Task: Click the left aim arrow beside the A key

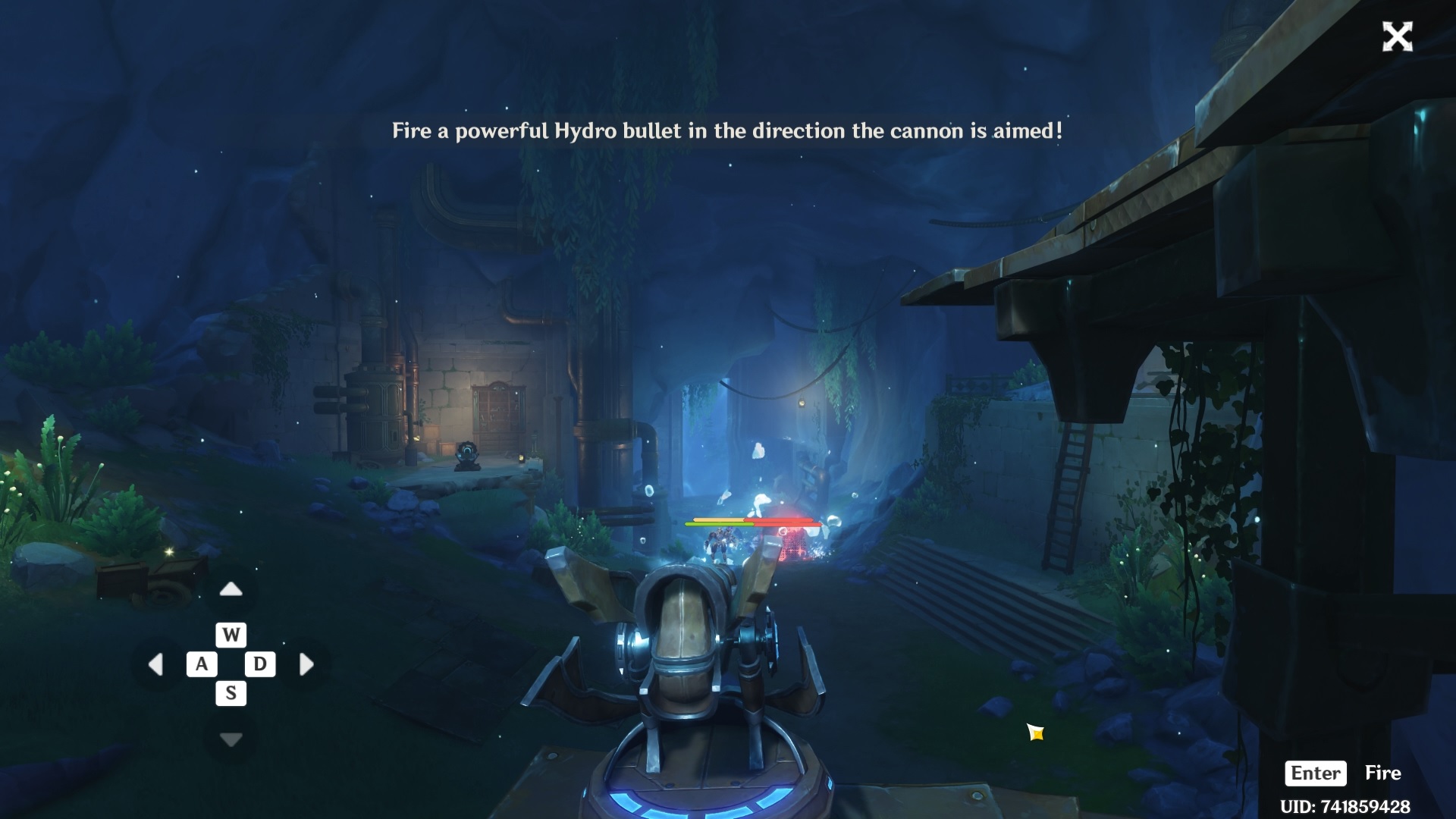Action: 157,664
